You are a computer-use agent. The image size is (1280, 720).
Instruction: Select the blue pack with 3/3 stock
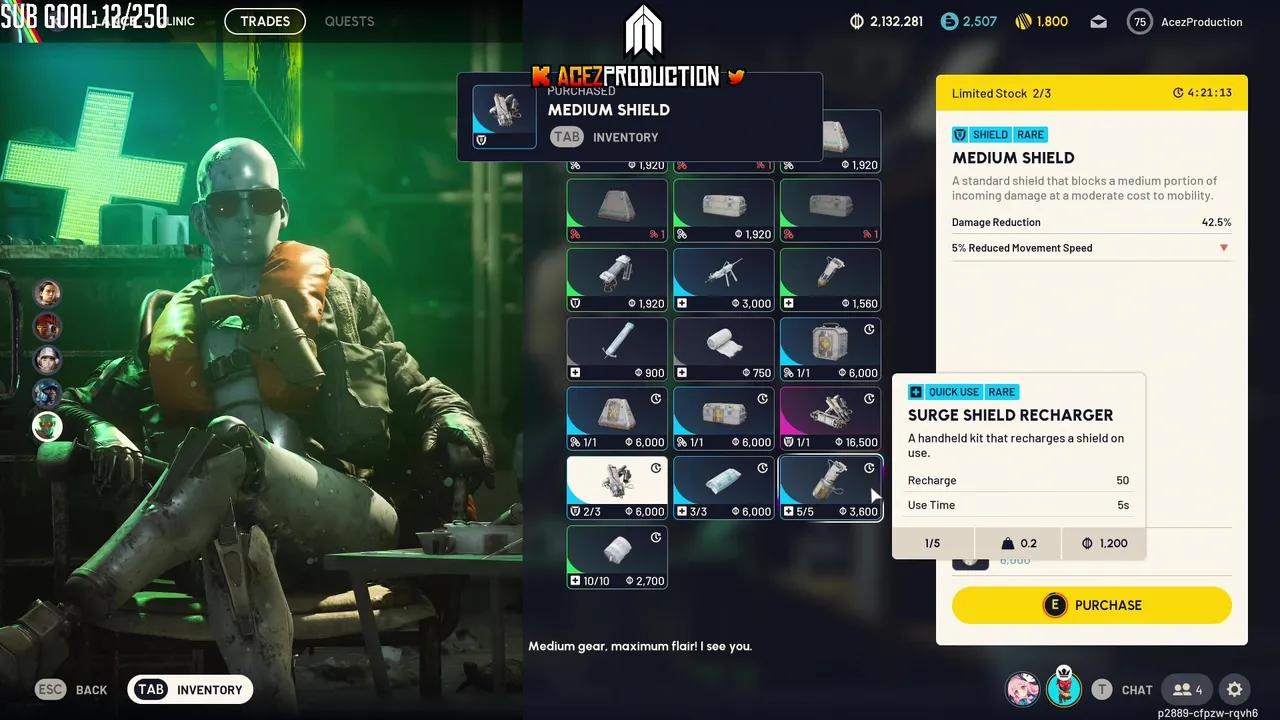click(x=723, y=488)
